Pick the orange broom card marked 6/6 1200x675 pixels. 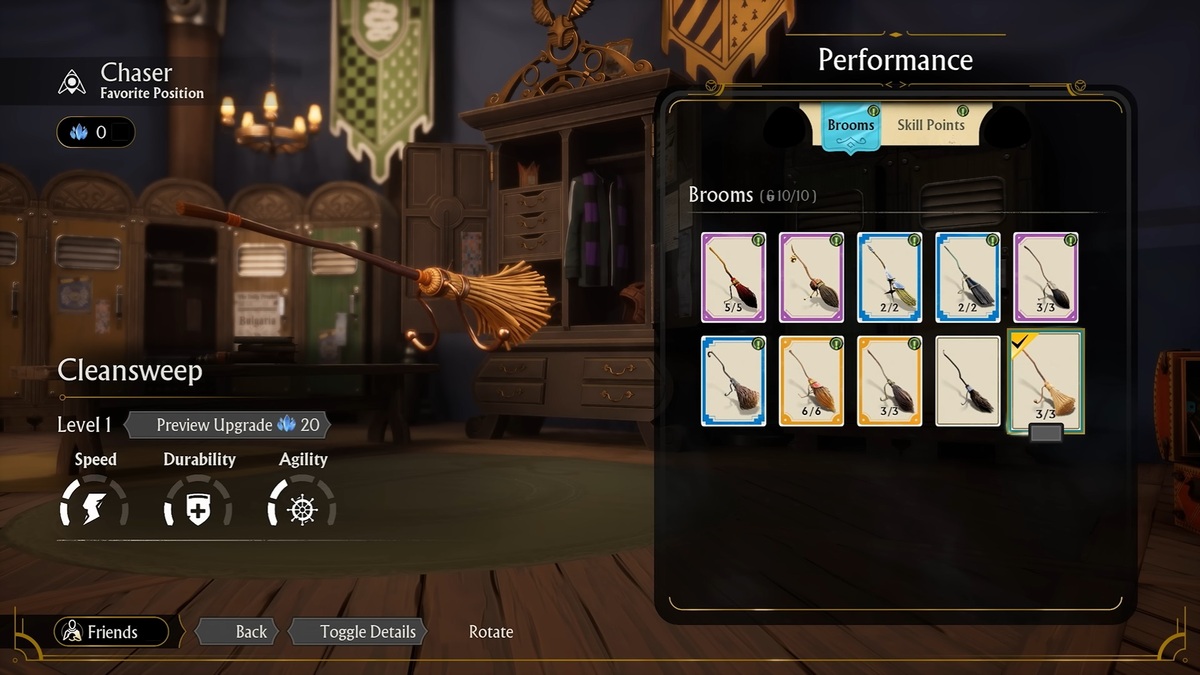811,381
